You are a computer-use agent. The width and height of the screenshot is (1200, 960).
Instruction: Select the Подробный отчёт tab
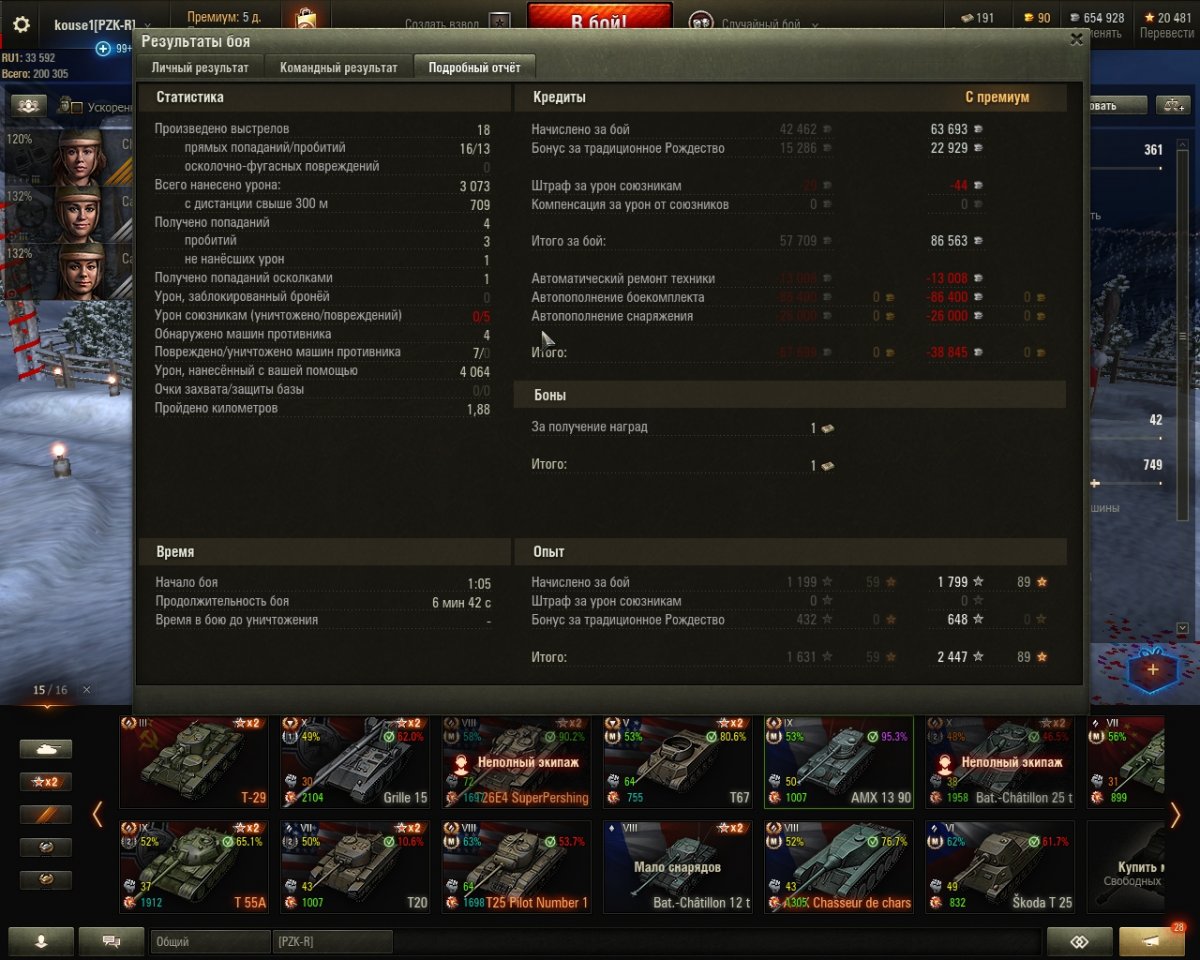tap(474, 68)
